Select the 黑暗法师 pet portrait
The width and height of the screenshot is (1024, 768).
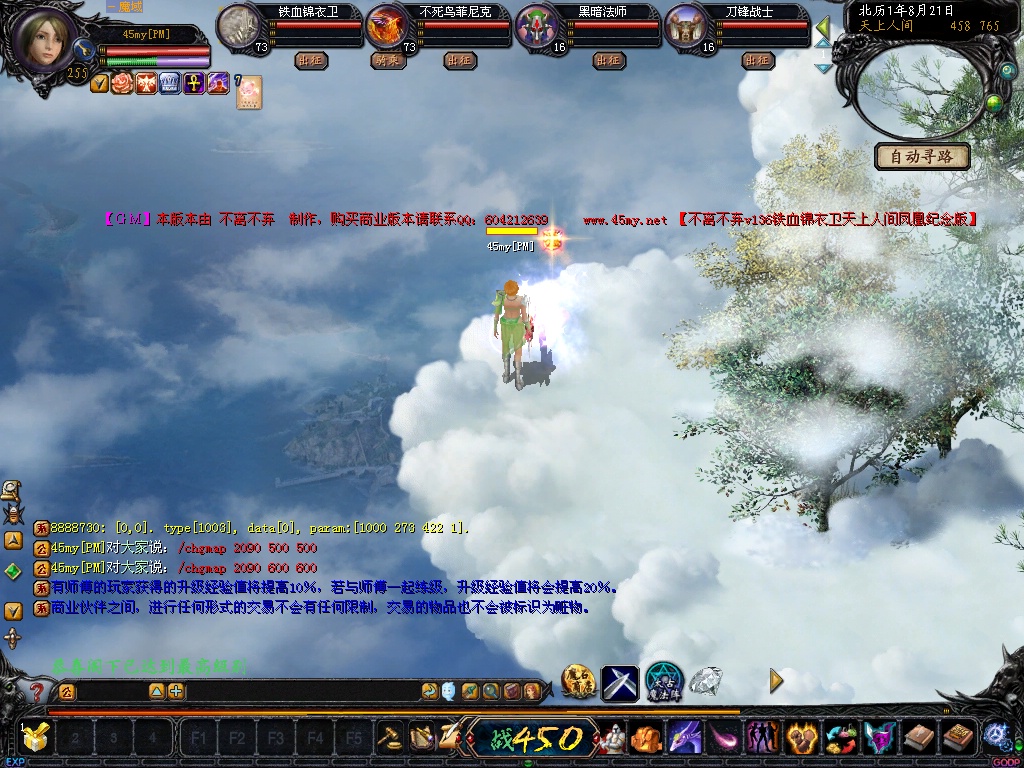coord(539,26)
